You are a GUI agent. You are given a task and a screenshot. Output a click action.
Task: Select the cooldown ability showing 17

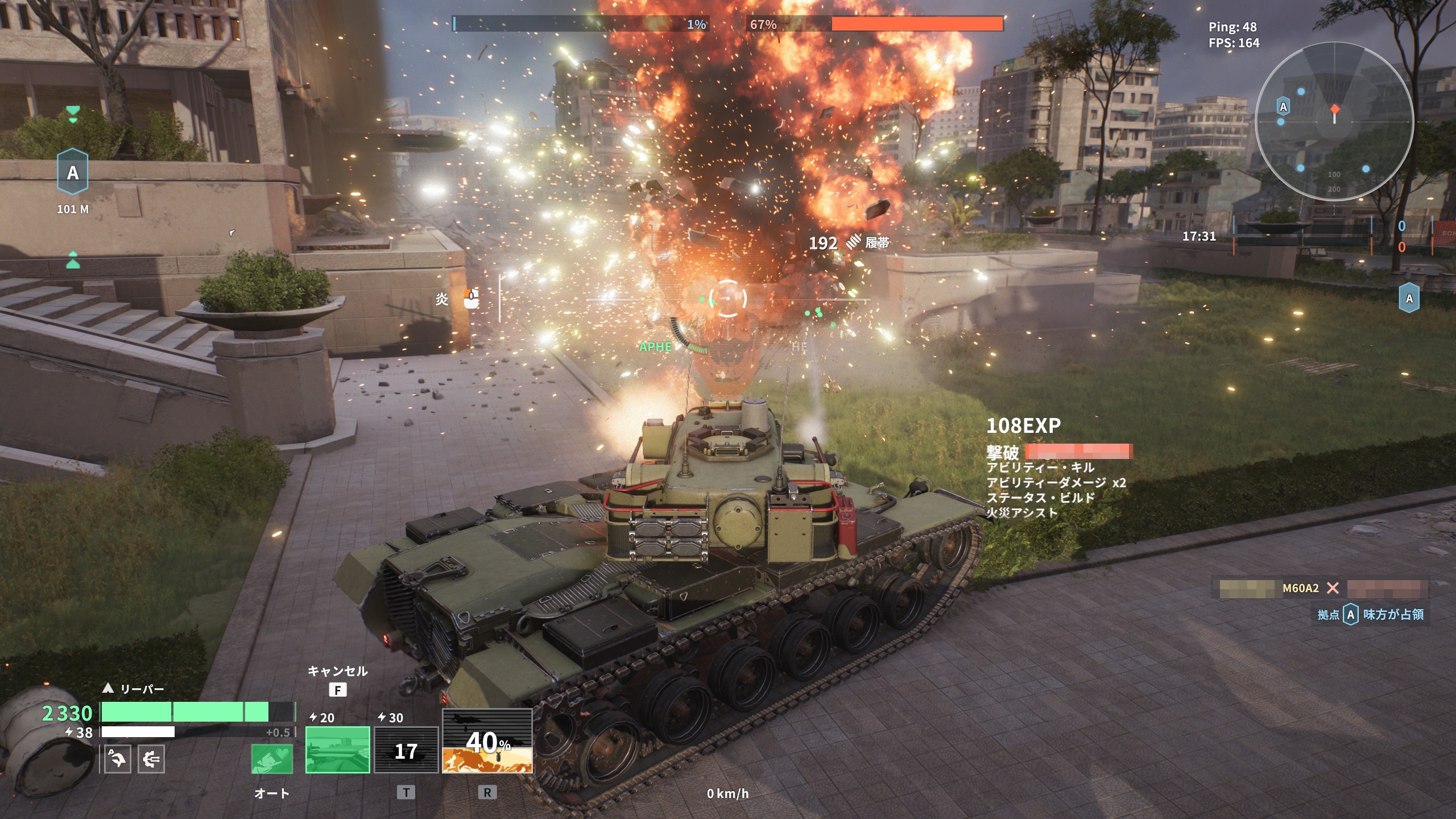tap(406, 750)
